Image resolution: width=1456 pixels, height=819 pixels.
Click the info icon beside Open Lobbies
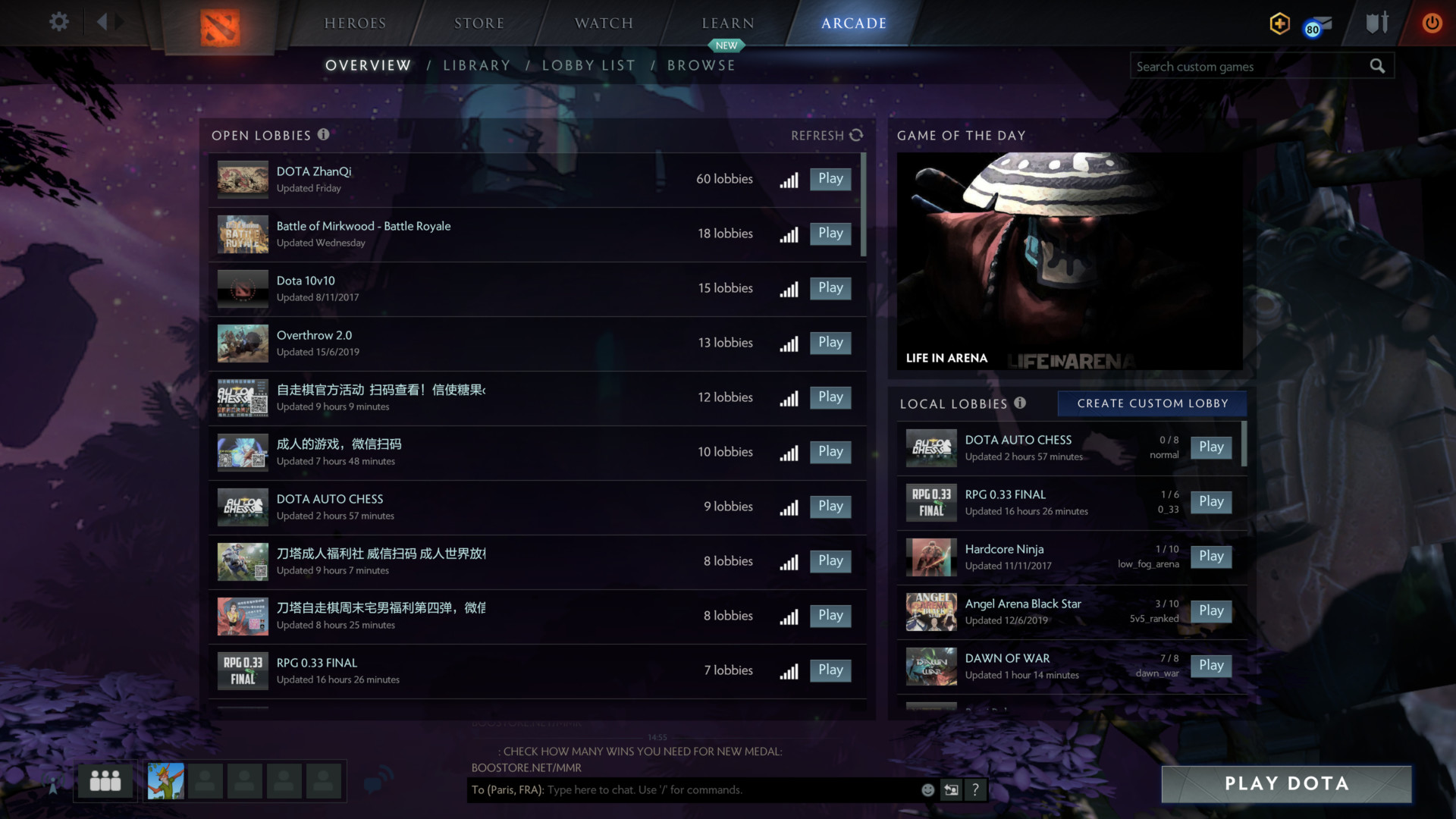click(x=323, y=135)
